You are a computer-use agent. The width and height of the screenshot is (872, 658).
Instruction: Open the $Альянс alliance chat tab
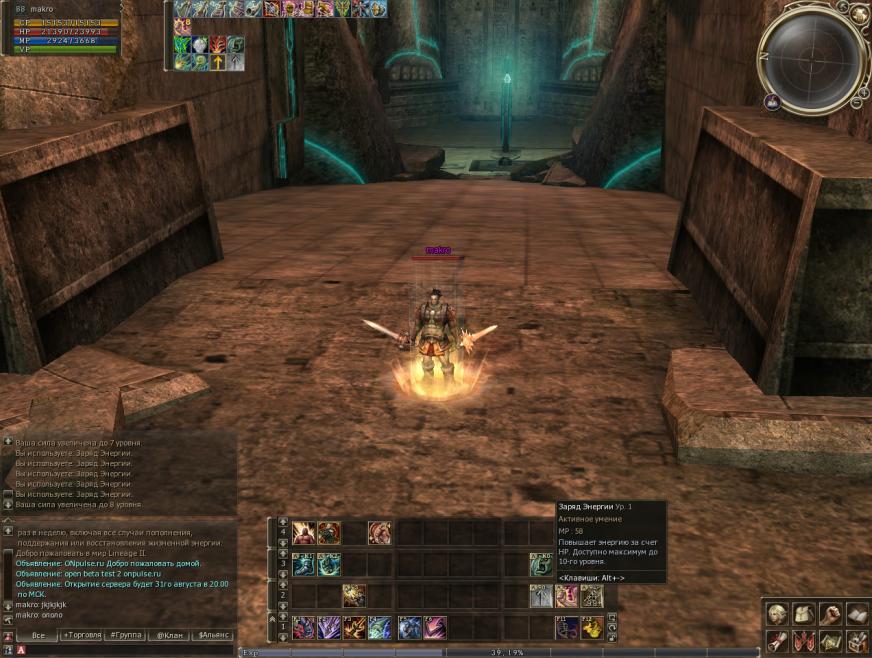(x=214, y=635)
